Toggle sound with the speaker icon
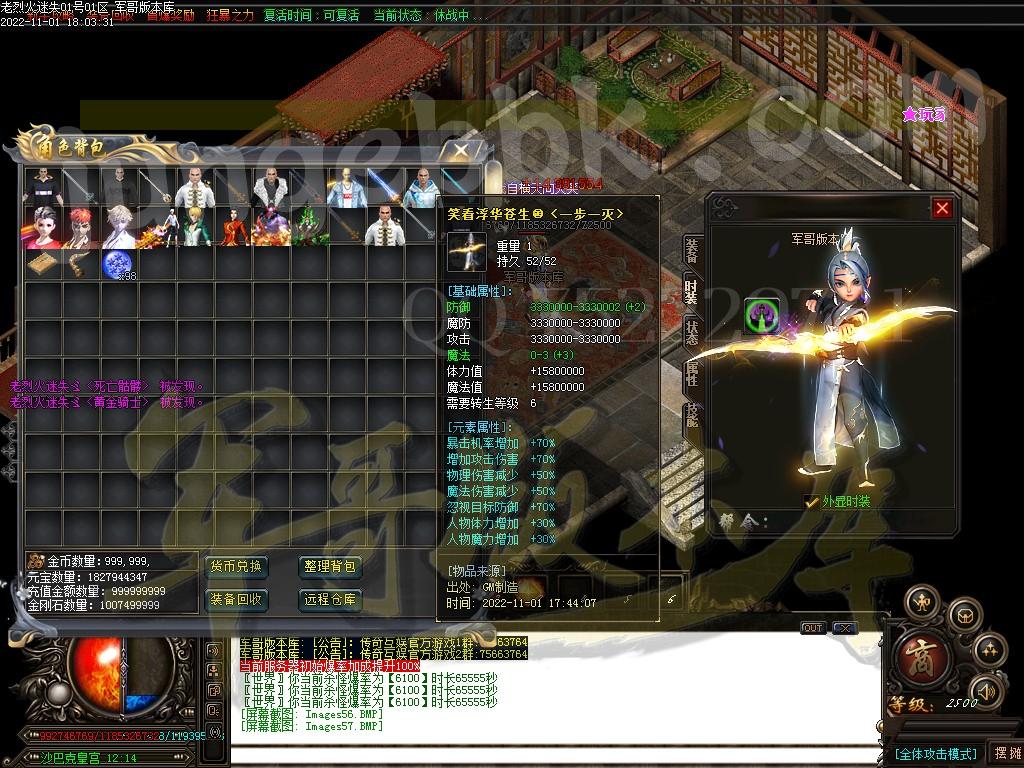Image resolution: width=1024 pixels, height=768 pixels. point(985,691)
